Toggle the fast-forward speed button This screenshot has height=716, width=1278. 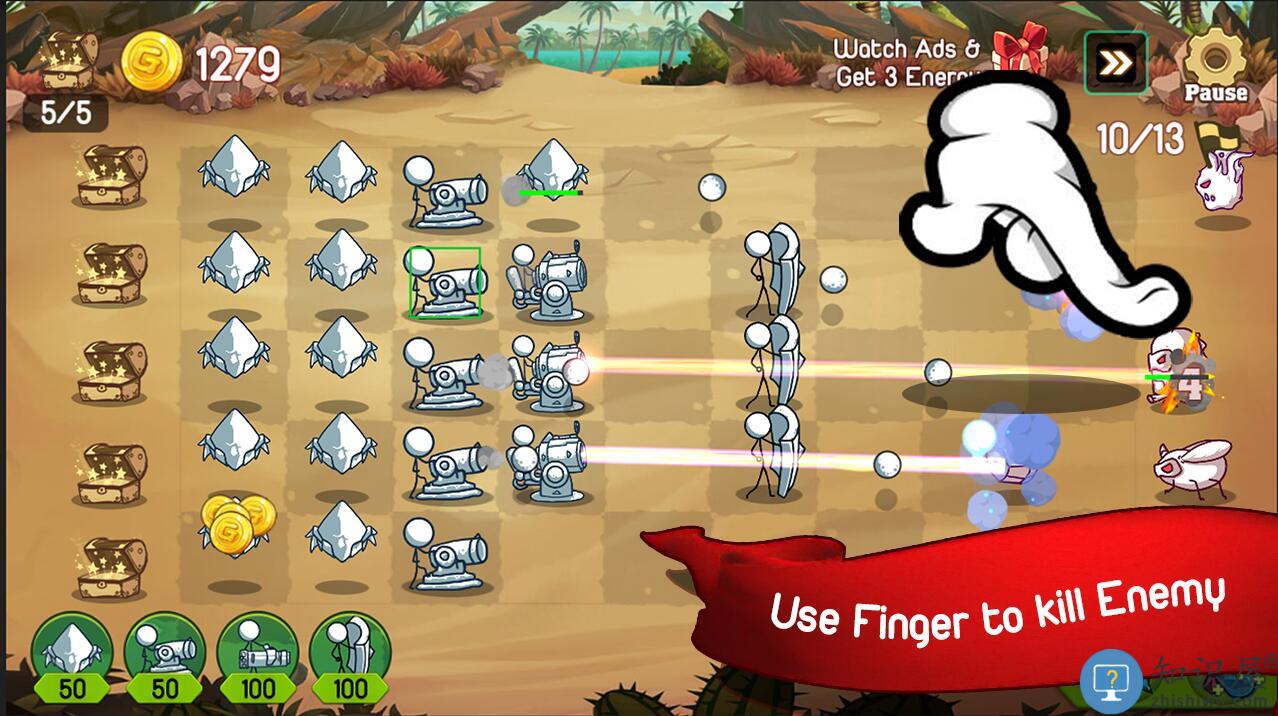[1115, 64]
